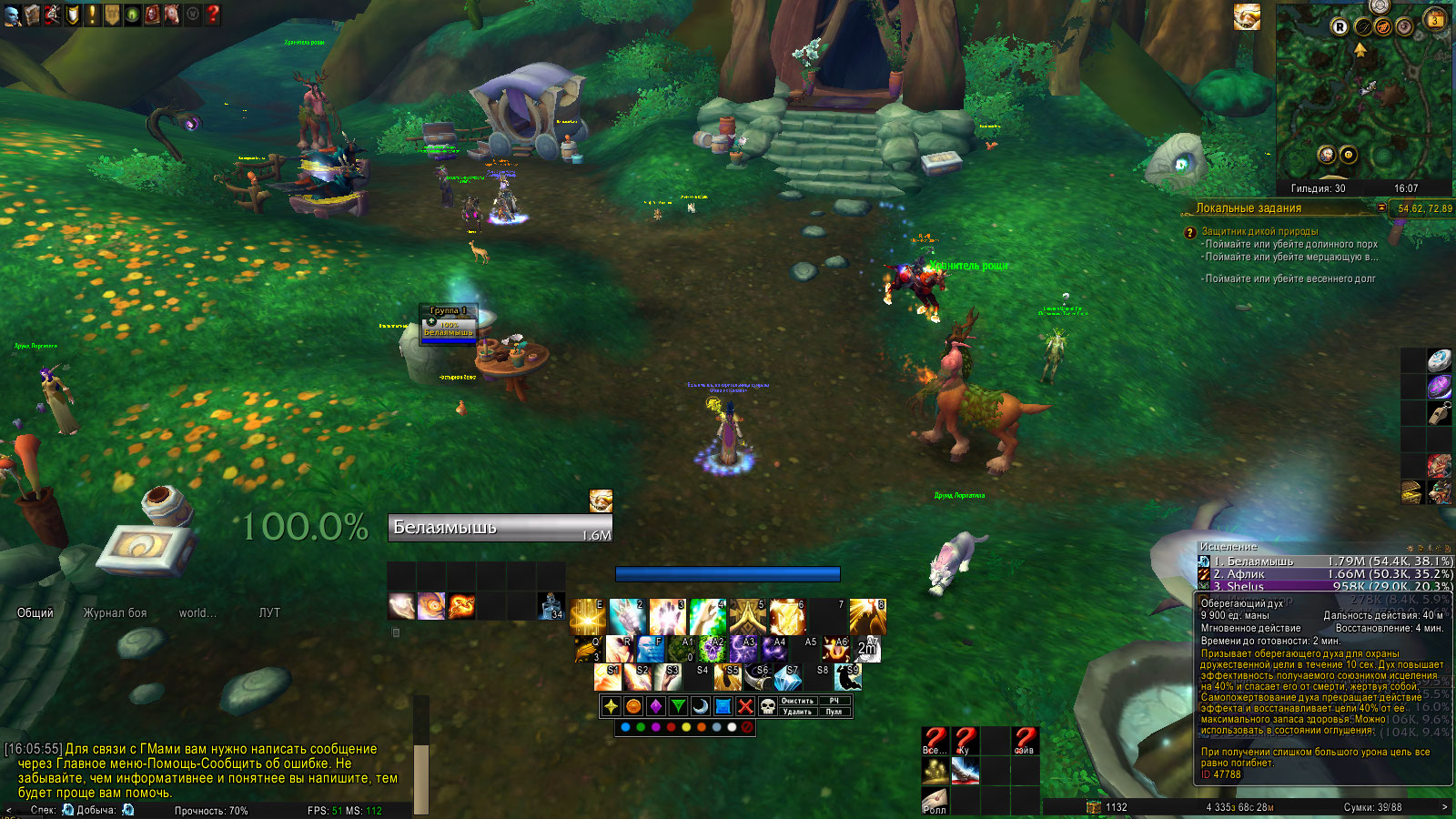Click the Очистить markers button
The width and height of the screenshot is (1456, 819).
(797, 701)
